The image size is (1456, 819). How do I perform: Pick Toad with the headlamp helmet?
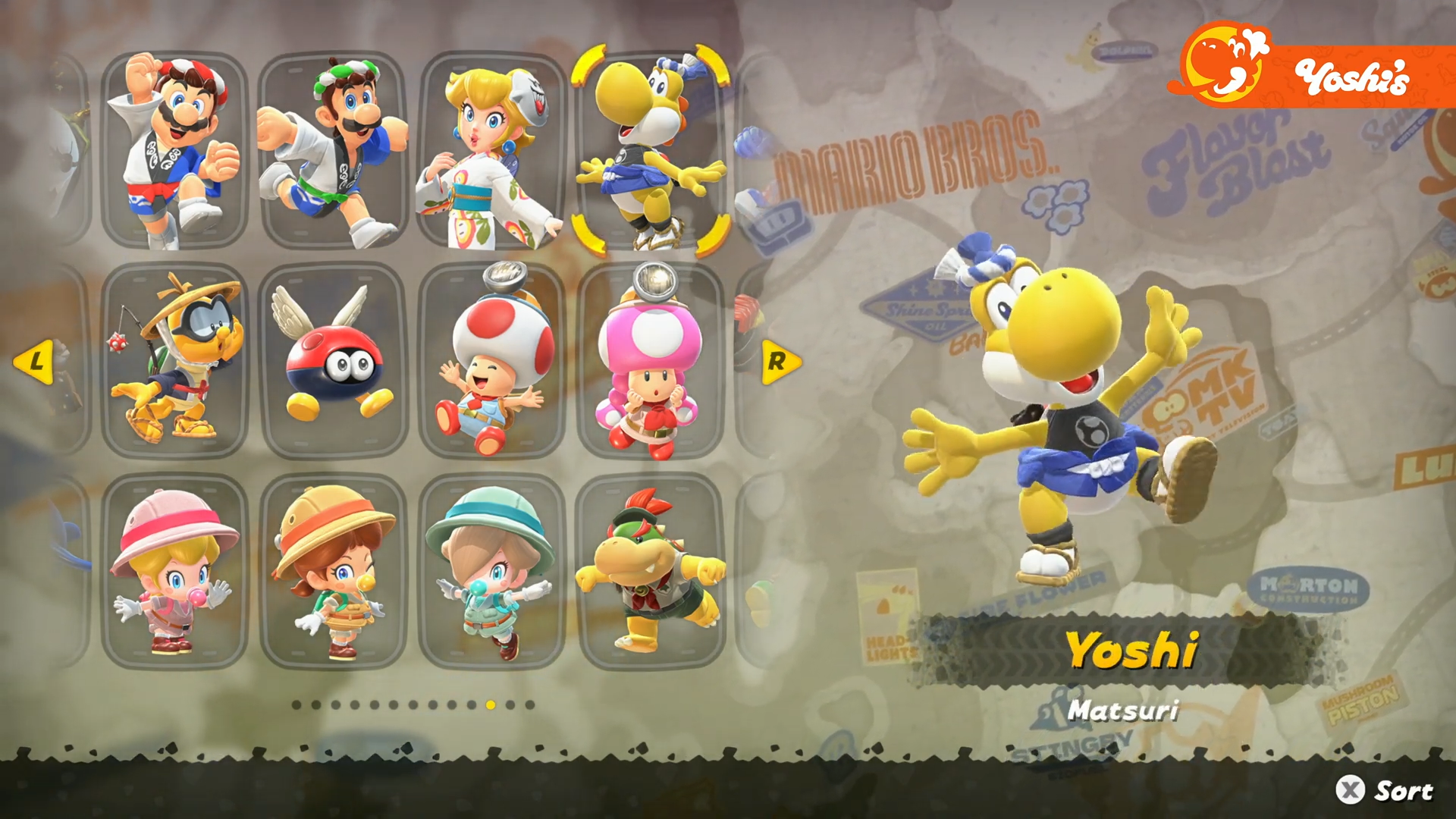point(491,361)
